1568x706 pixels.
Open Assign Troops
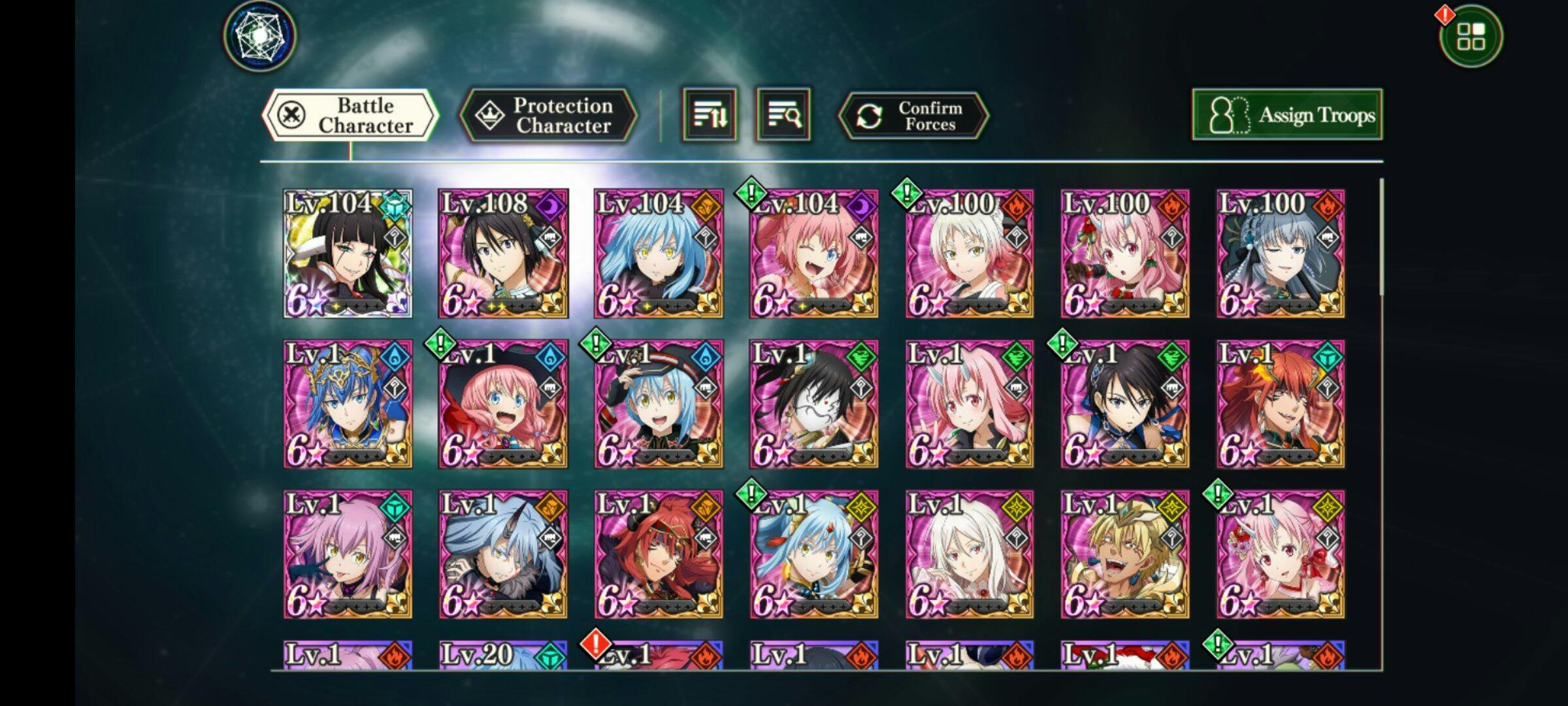tap(1286, 115)
